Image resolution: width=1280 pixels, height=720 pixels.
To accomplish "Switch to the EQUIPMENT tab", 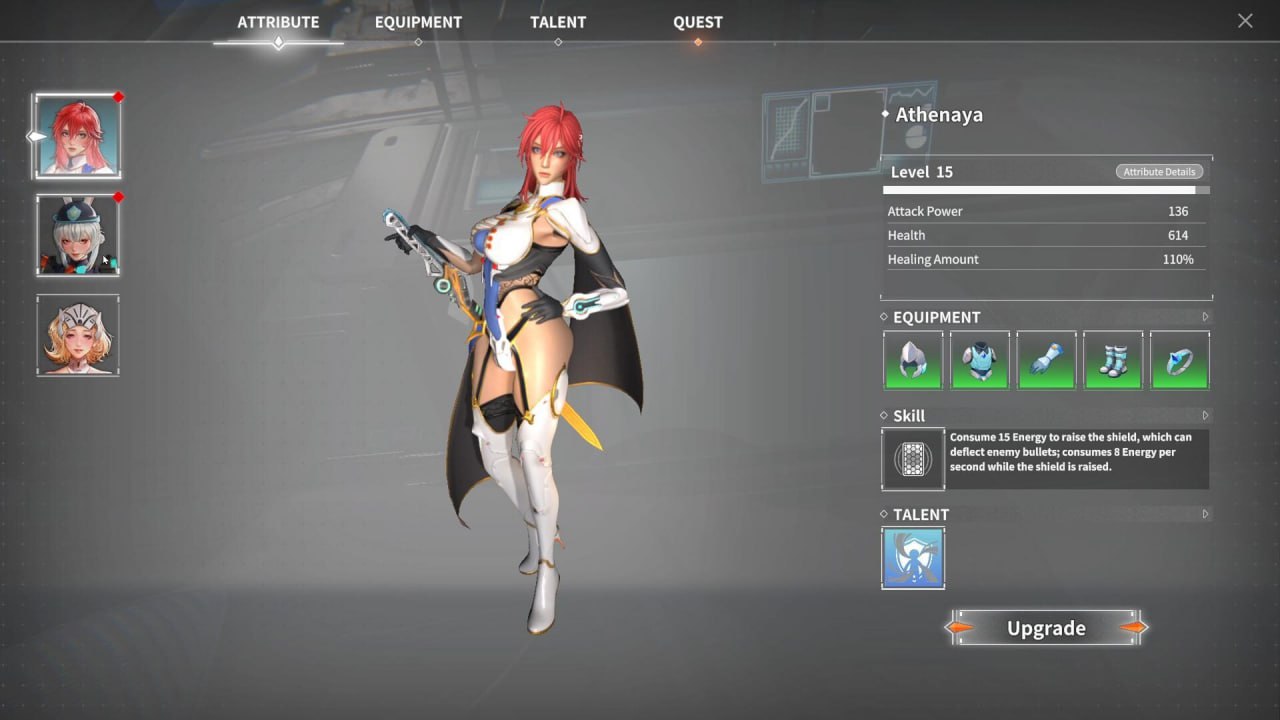I will coord(418,21).
